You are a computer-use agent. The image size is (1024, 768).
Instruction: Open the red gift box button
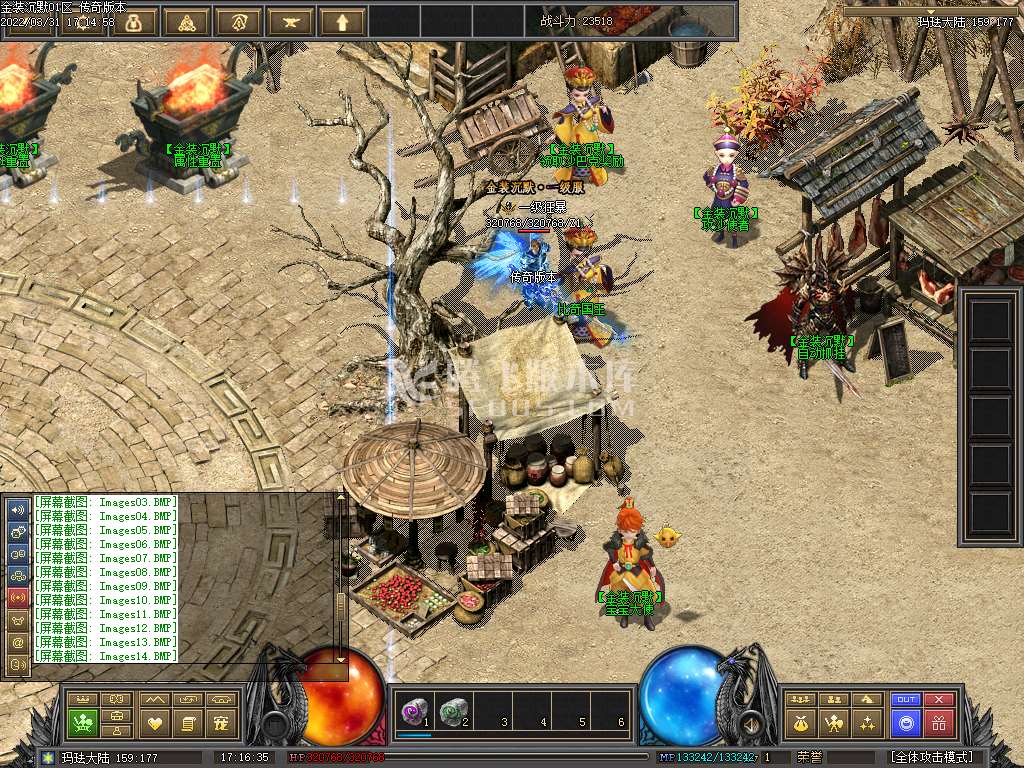click(938, 722)
